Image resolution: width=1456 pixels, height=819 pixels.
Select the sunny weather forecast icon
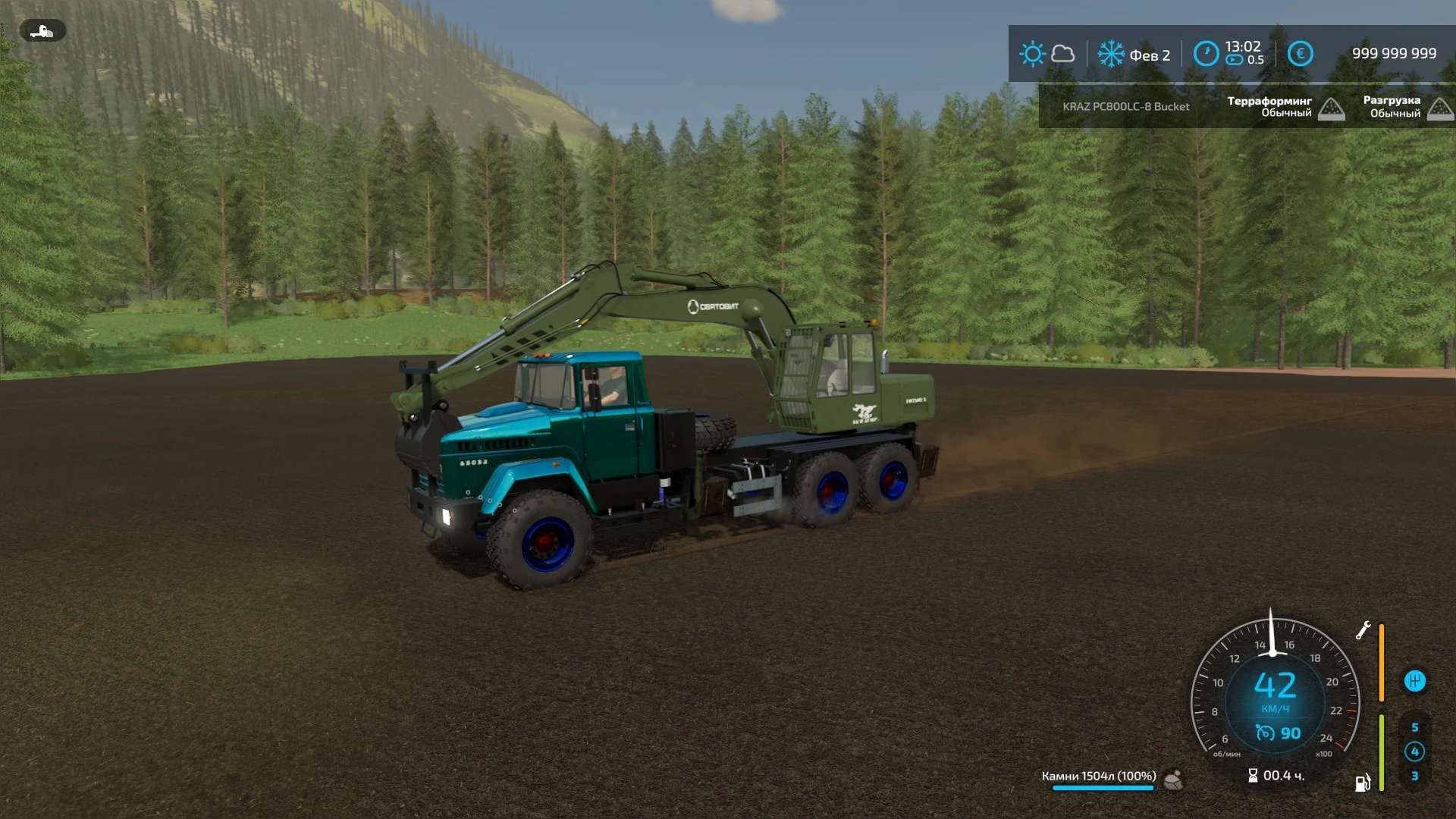click(1032, 54)
